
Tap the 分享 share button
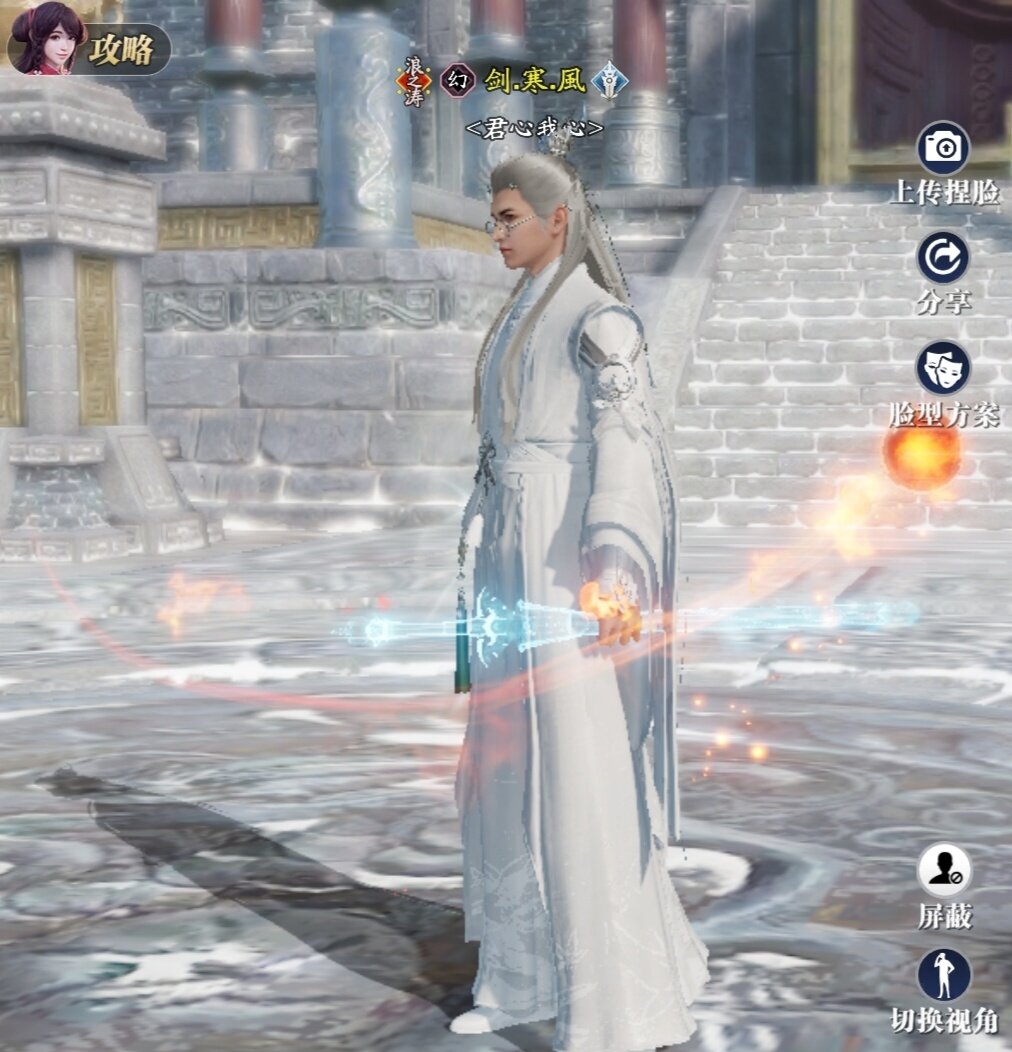tap(943, 258)
